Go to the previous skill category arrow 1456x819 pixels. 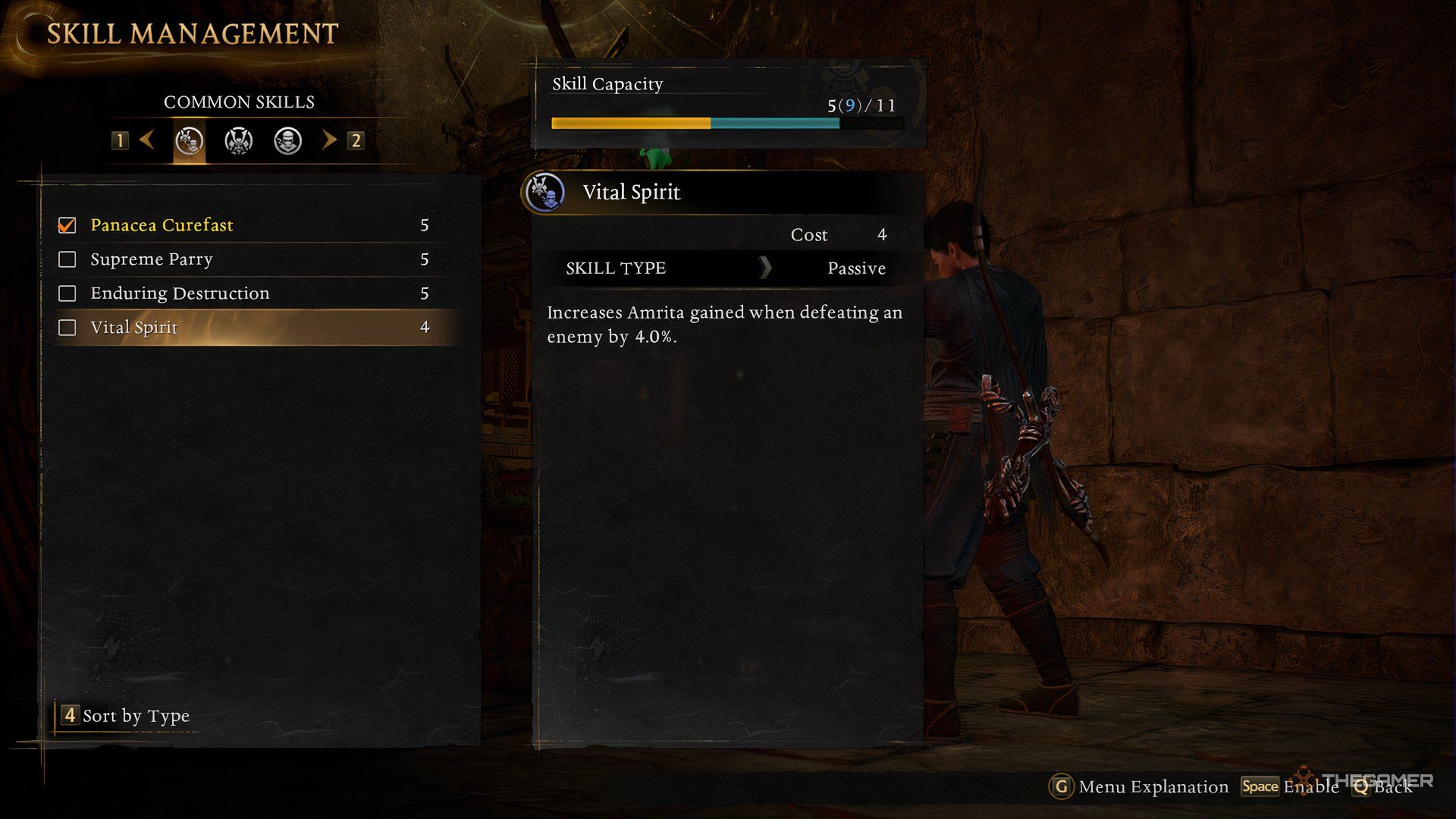click(x=147, y=140)
